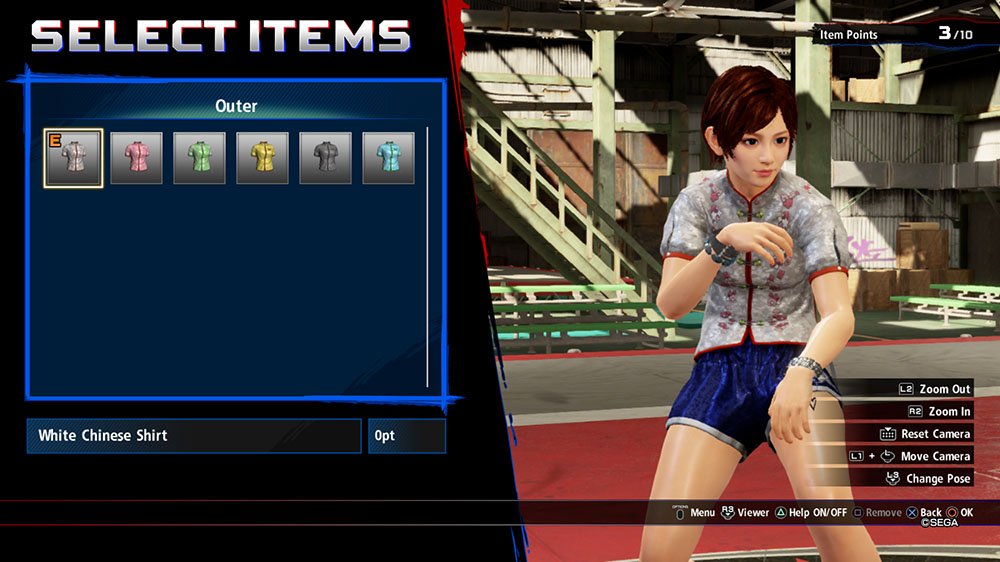Pick the cyan Chinese shirt

pos(388,158)
